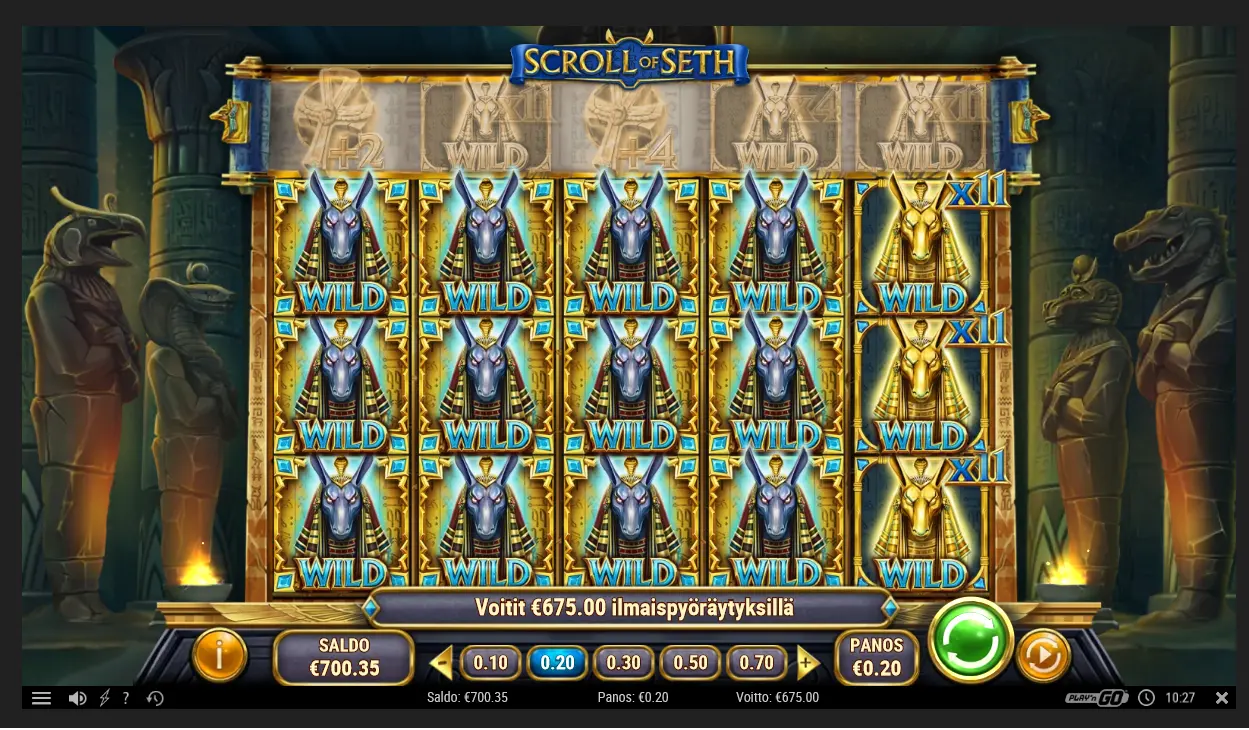
Task: Choose the 0.30 bet value
Action: pyautogui.click(x=623, y=662)
